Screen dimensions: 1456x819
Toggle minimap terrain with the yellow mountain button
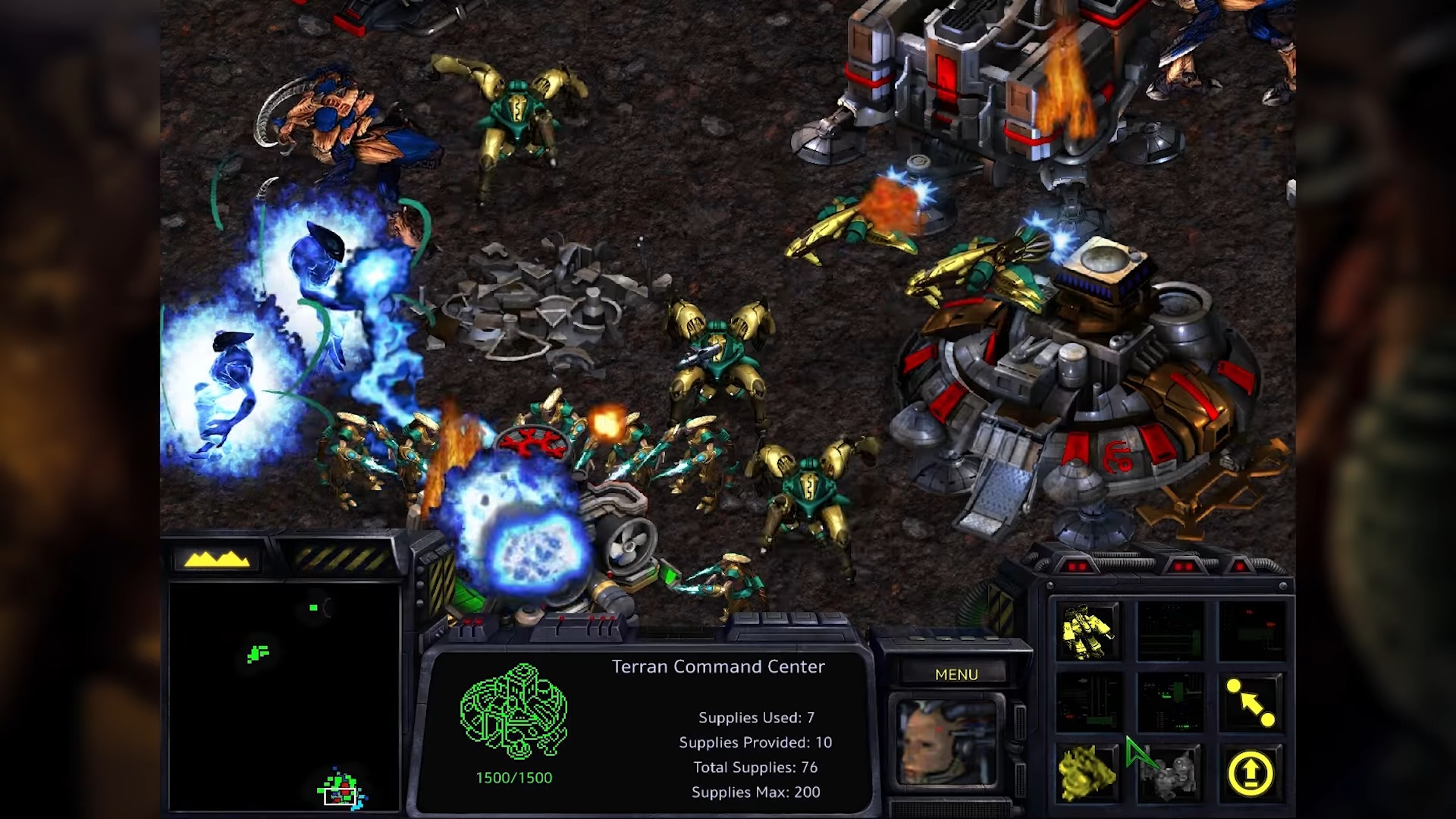point(217,560)
